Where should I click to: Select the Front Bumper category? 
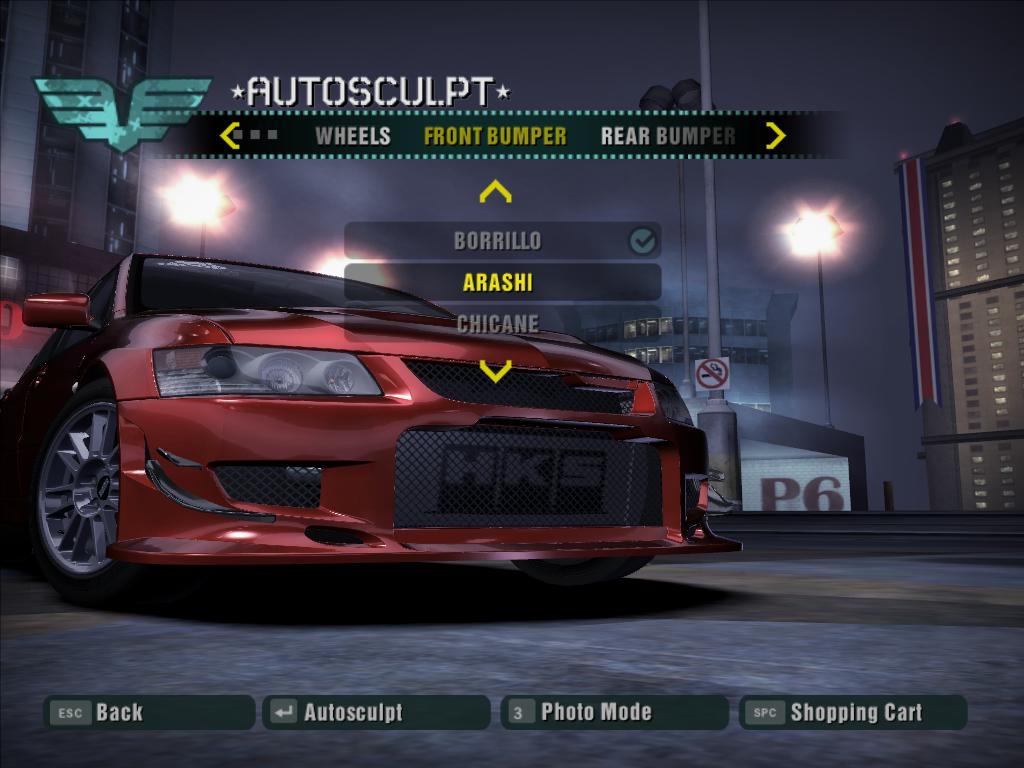coord(495,136)
